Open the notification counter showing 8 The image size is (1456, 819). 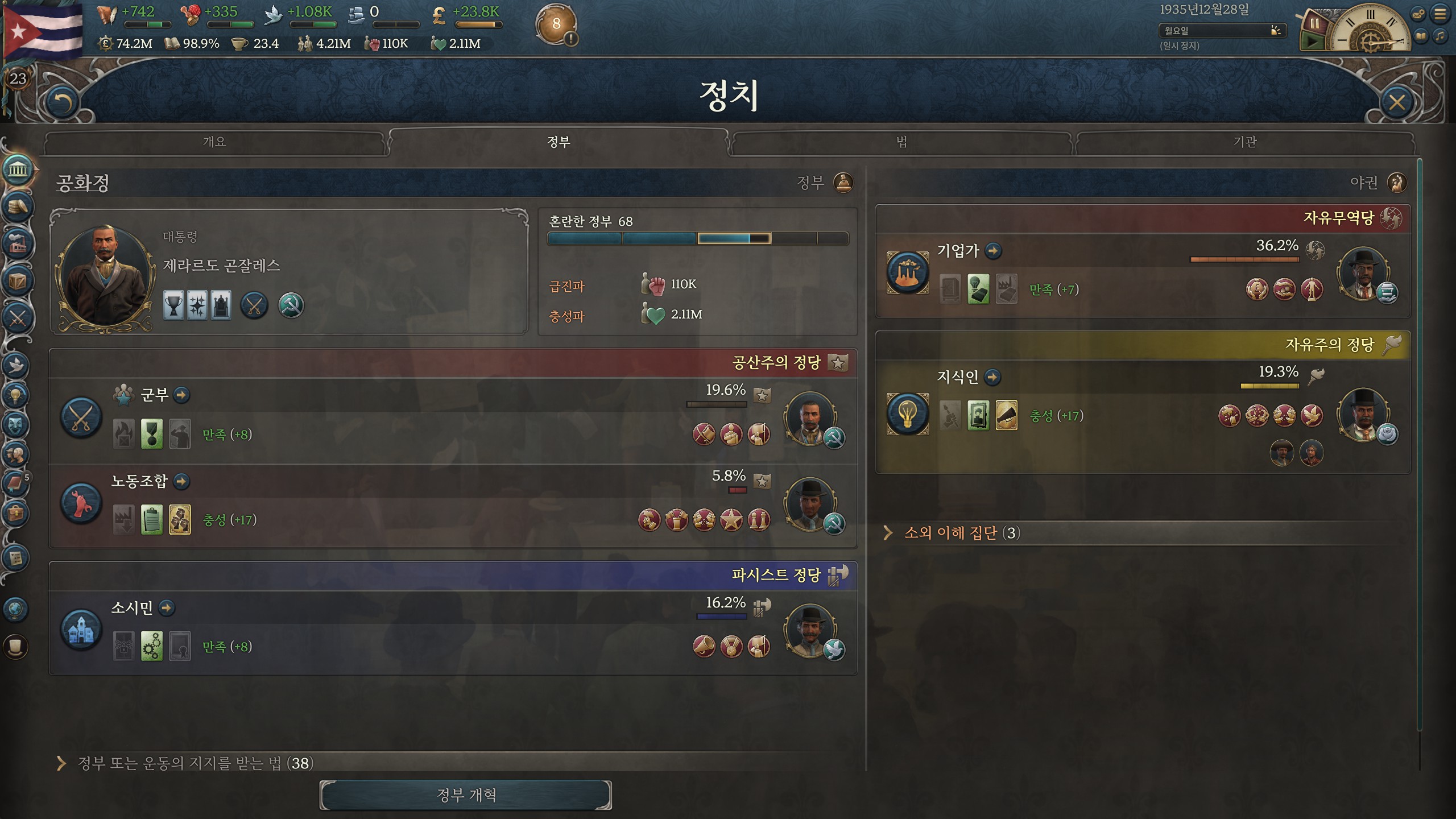coord(556,24)
